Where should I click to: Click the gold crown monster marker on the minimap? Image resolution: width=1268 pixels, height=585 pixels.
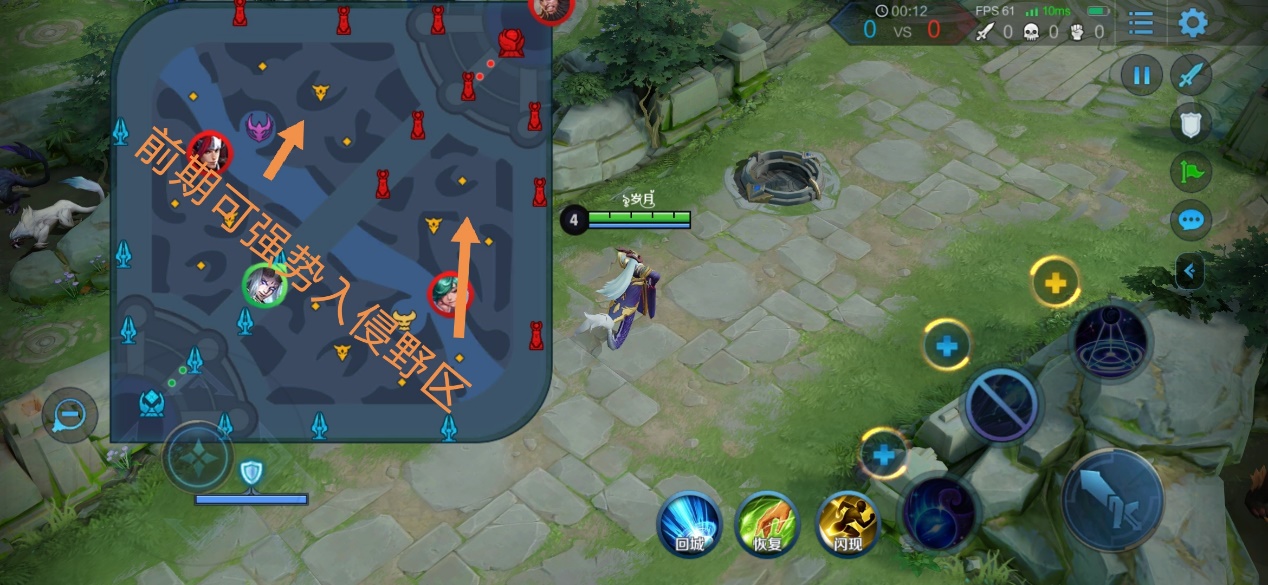coord(404,320)
